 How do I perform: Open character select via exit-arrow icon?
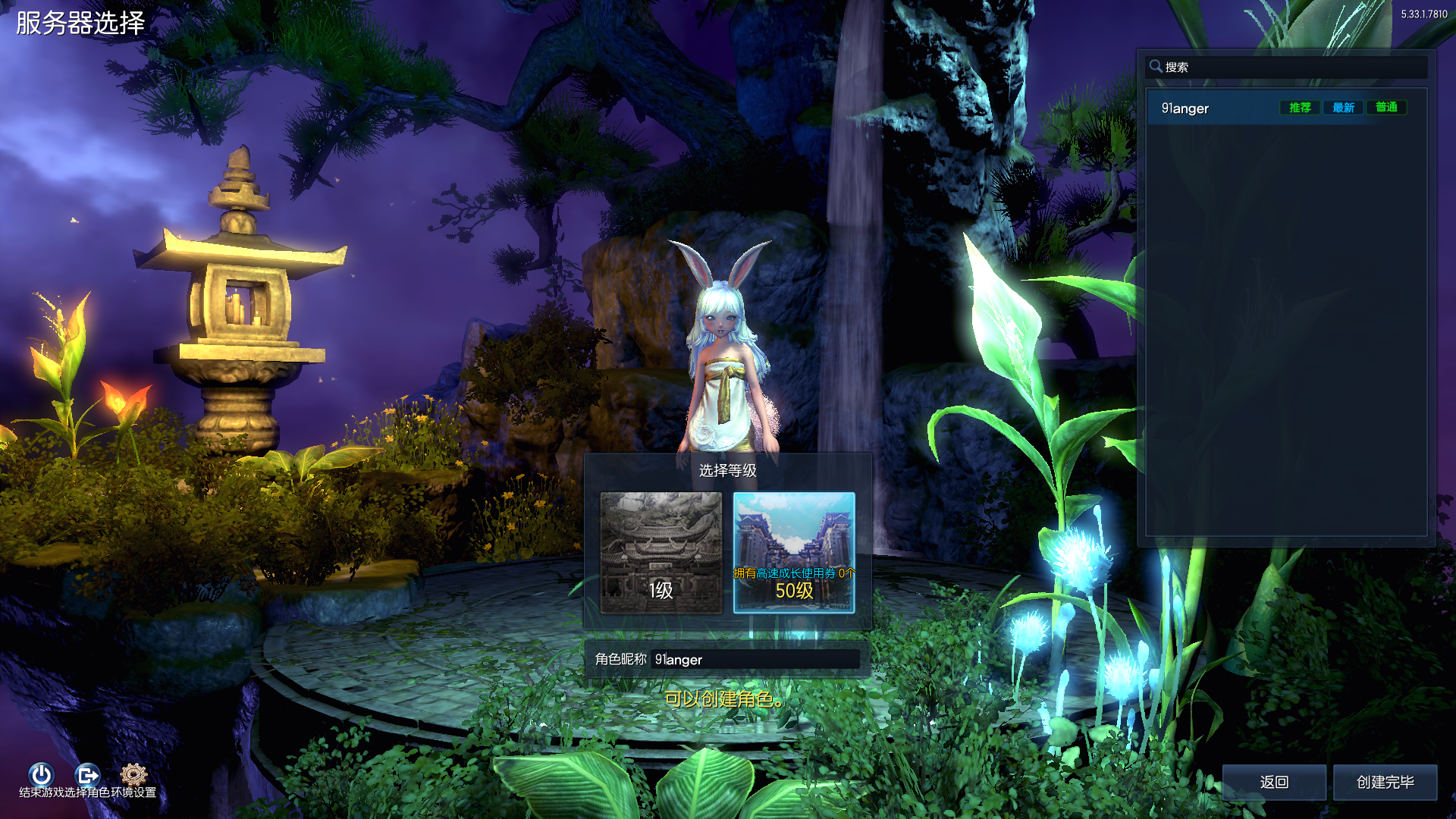pos(87,774)
